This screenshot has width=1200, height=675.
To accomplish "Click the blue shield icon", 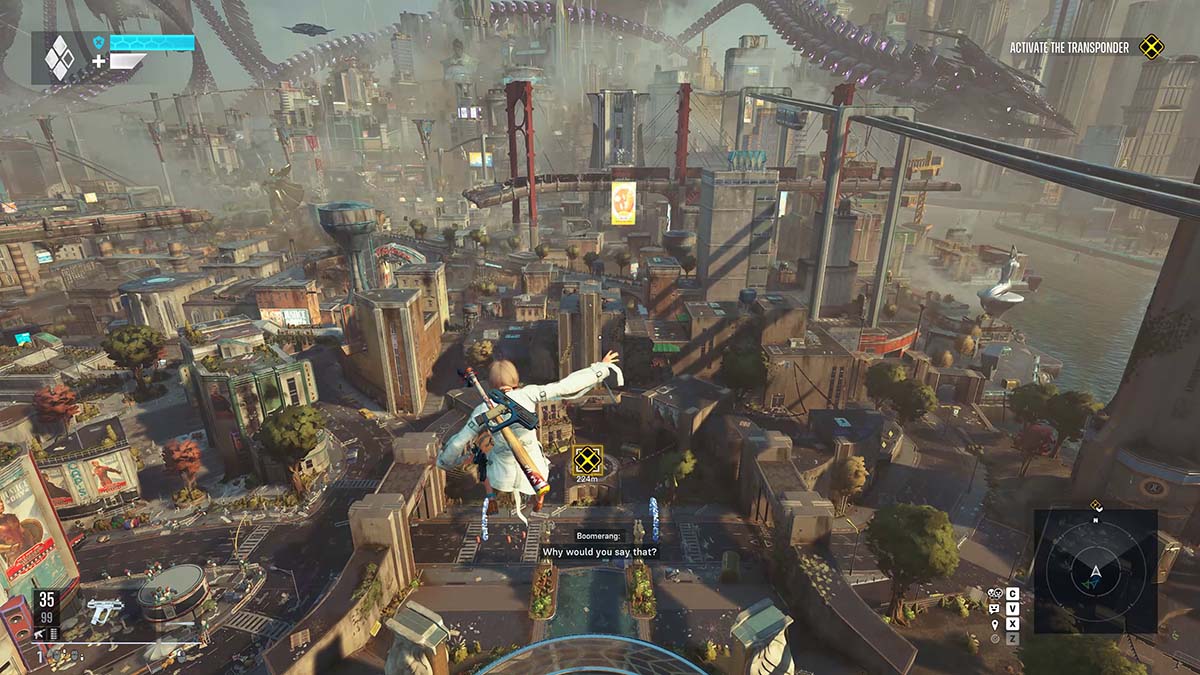I will (99, 43).
